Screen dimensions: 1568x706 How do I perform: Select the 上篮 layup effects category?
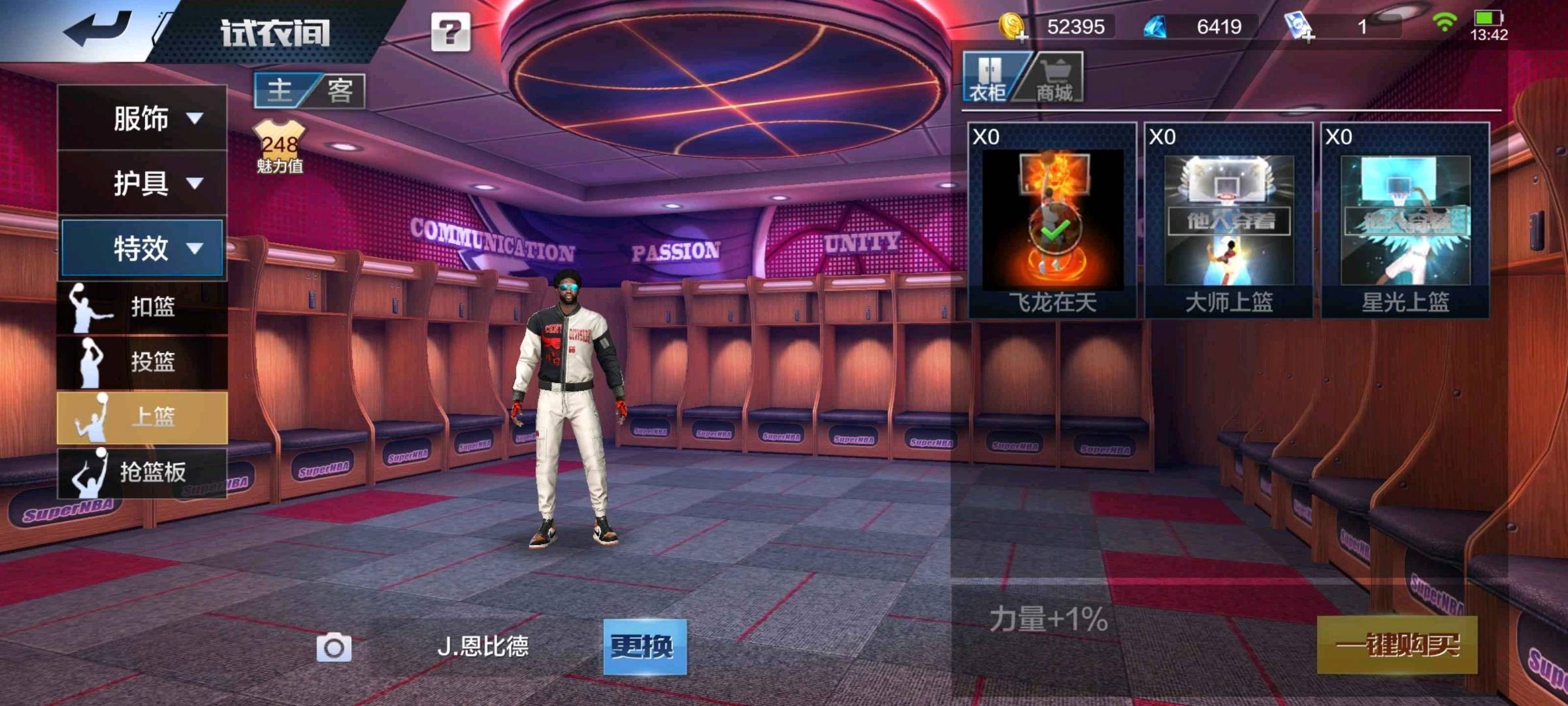pyautogui.click(x=142, y=417)
